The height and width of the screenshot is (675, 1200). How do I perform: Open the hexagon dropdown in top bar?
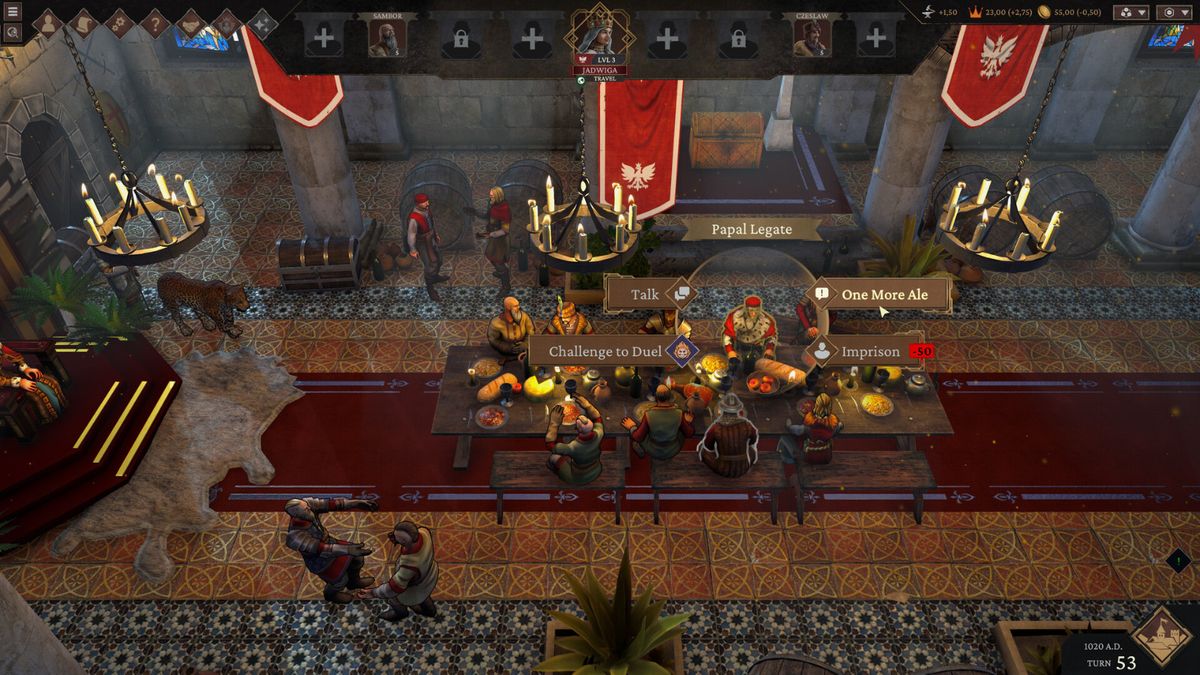point(1173,12)
